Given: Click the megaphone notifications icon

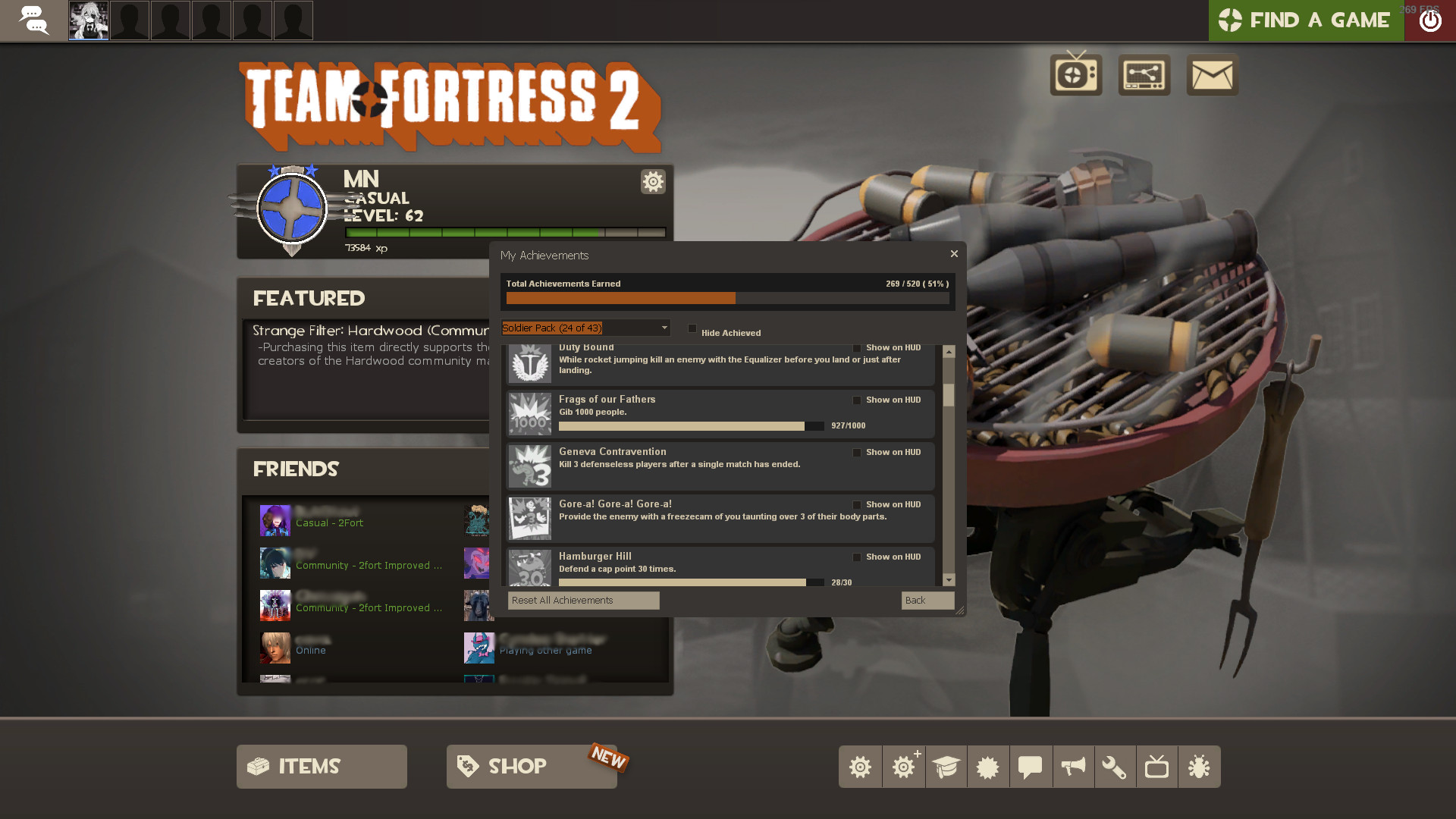Looking at the screenshot, I should tap(1073, 767).
